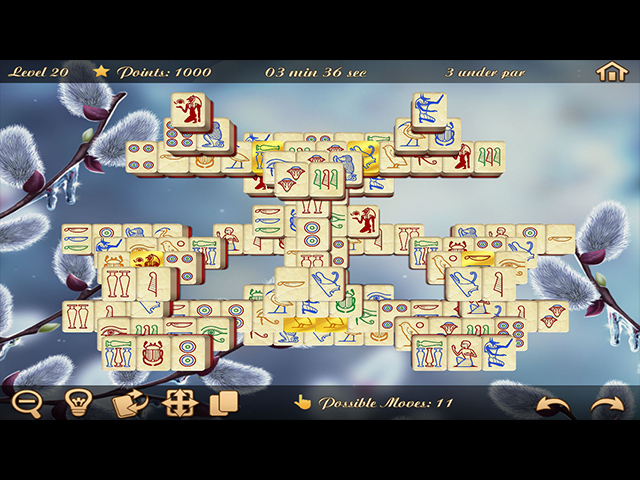Return to the home menu
Image resolution: width=640 pixels, height=480 pixels.
610,72
